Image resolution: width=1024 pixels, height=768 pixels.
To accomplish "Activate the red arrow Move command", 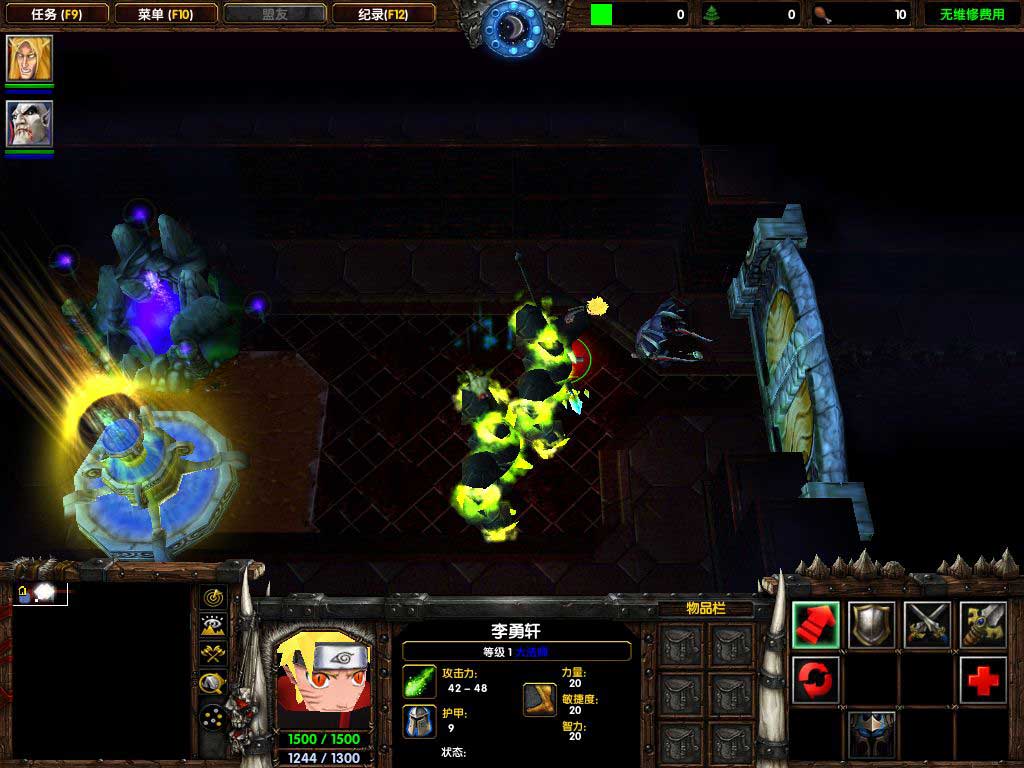I will (x=816, y=624).
